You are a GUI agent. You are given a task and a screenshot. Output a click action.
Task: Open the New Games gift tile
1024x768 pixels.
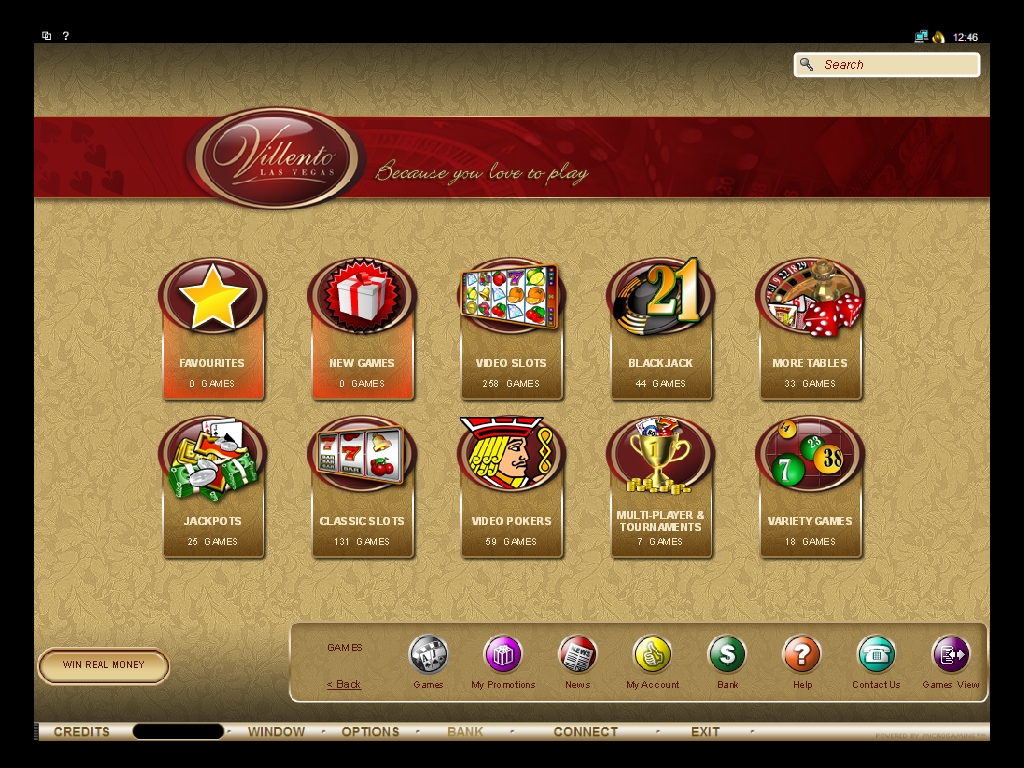[361, 330]
